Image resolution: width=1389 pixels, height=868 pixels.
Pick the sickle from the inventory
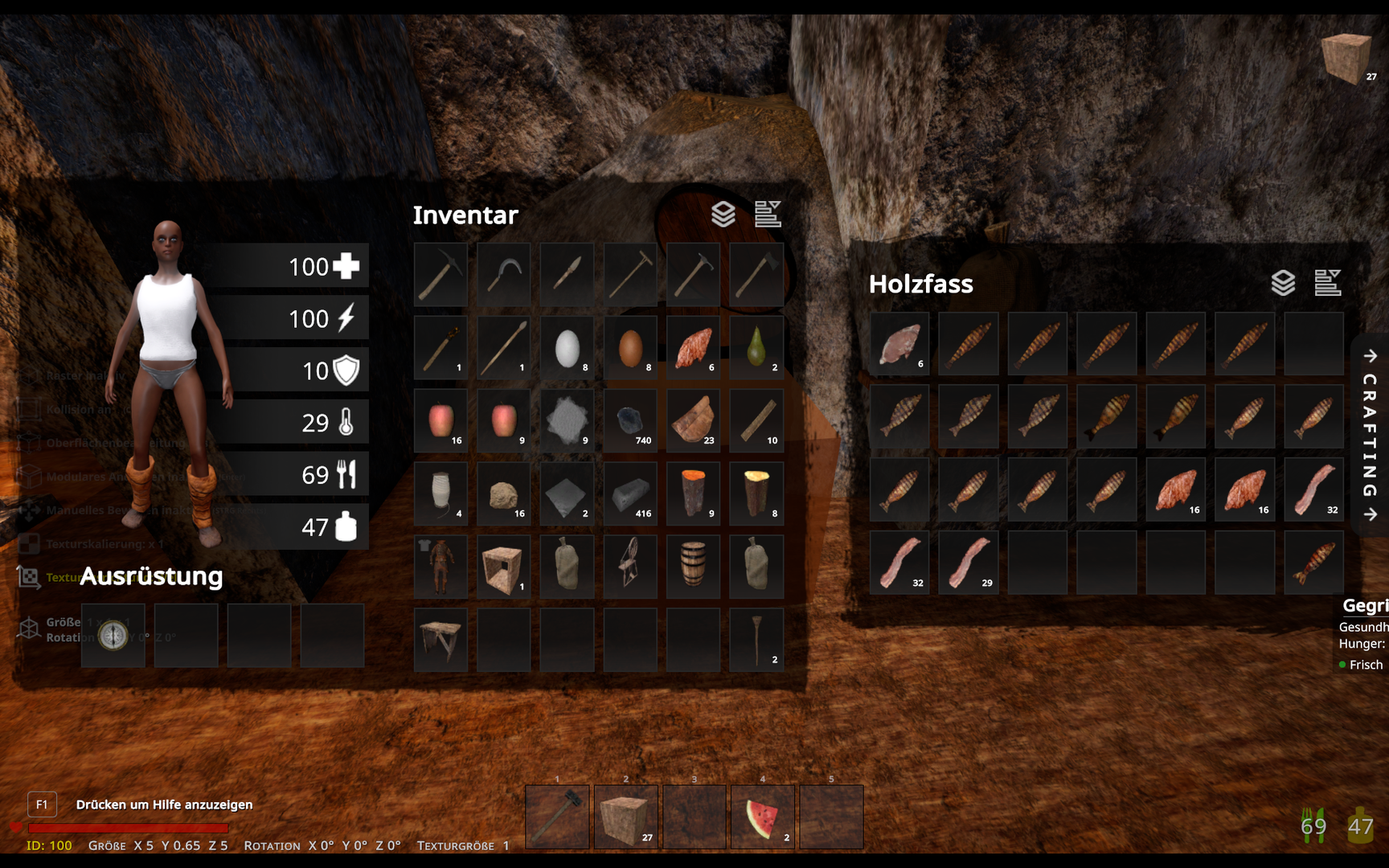point(504,275)
